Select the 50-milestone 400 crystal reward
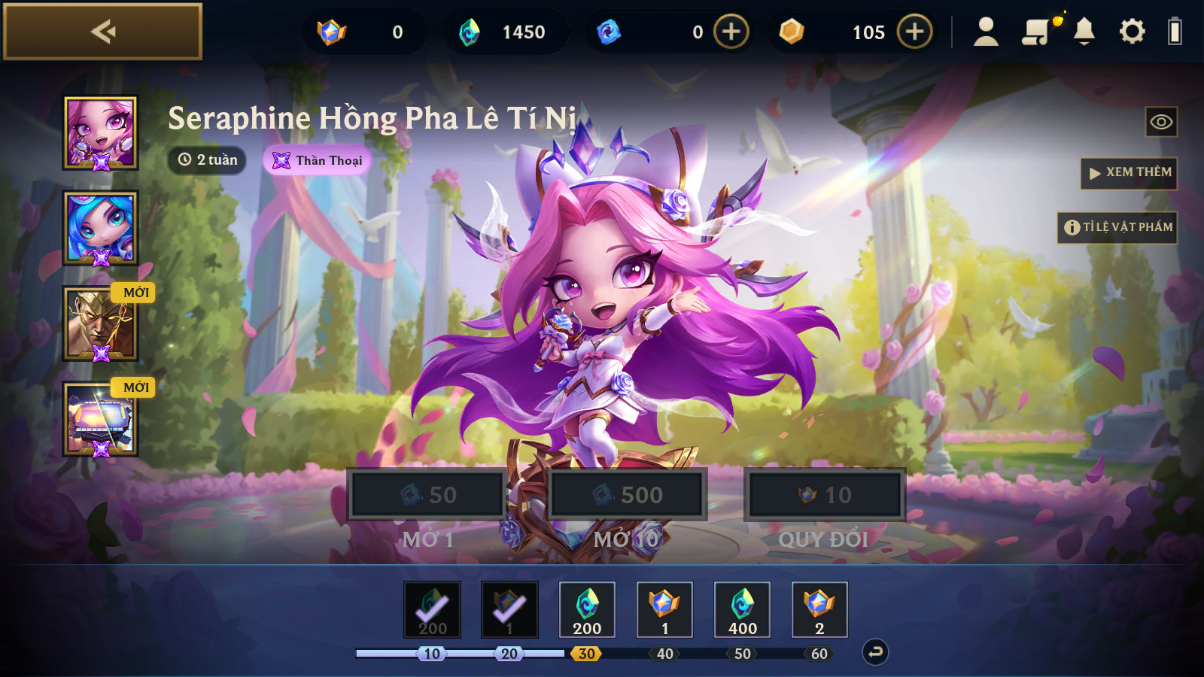Screen dimensions: 1204x677 coord(742,610)
